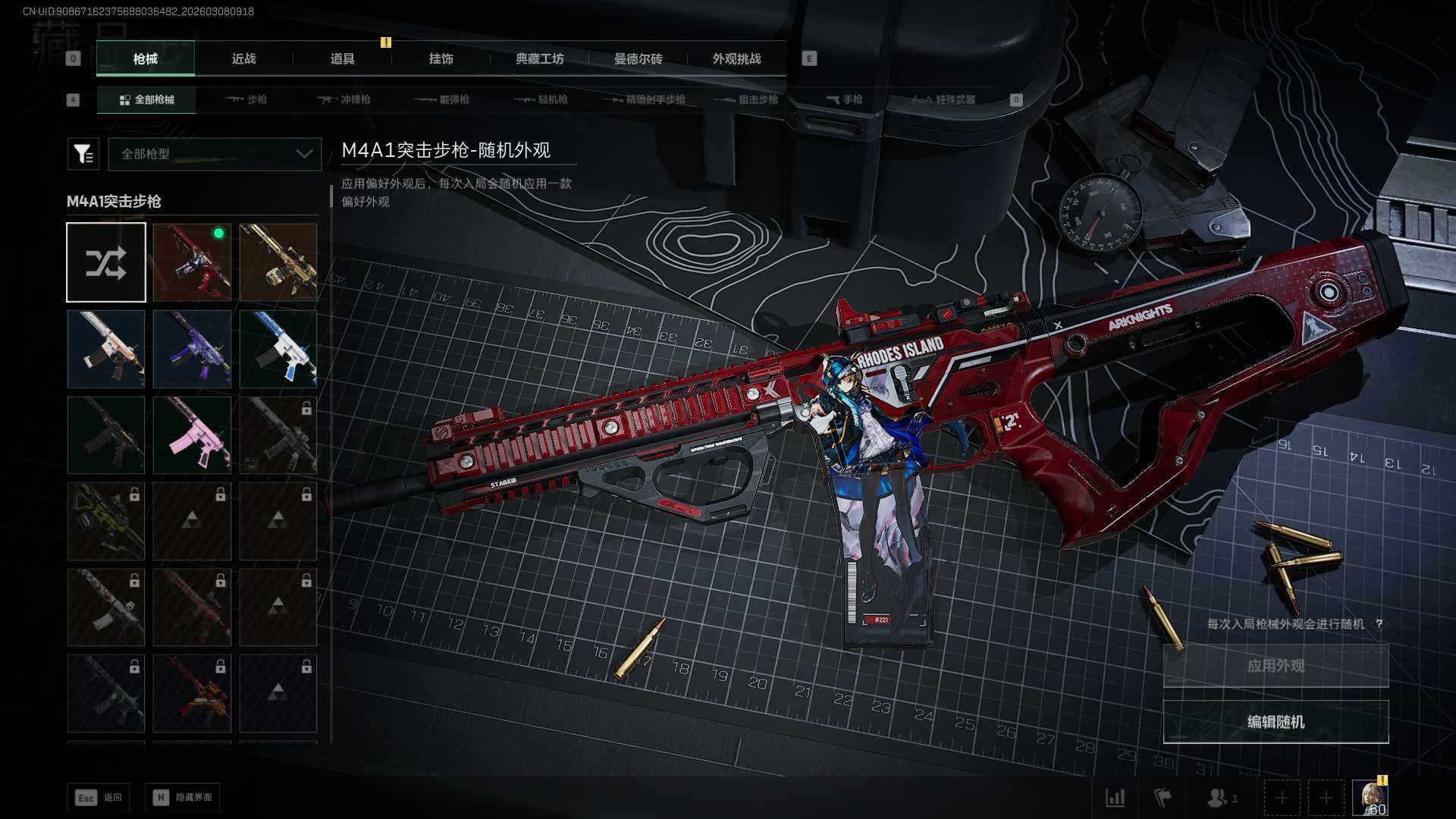Filter weapons by 步枪 rifles
Viewport: 1456px width, 819px height.
(x=246, y=99)
